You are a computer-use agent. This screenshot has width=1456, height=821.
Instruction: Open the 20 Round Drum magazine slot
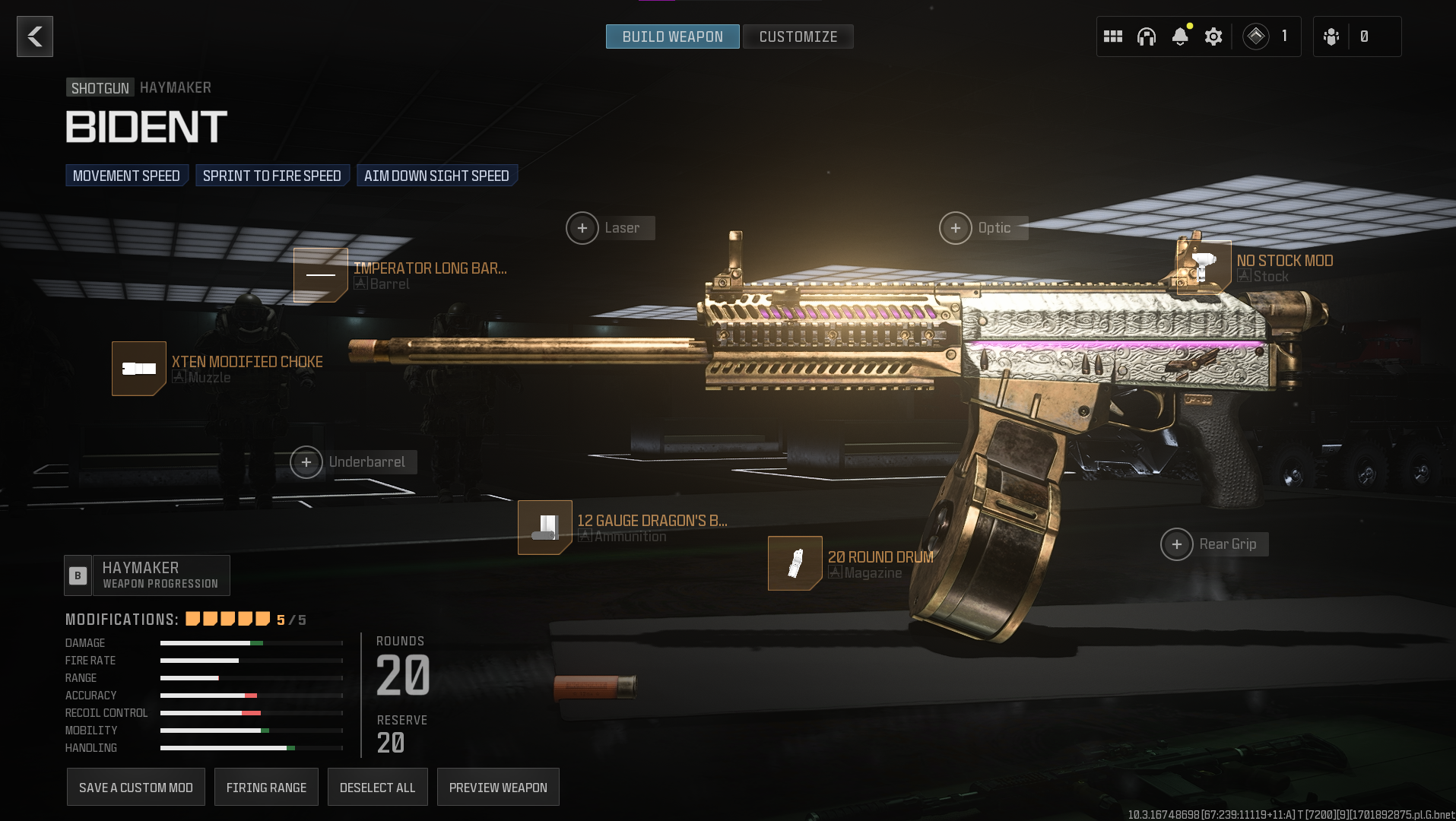pyautogui.click(x=795, y=563)
